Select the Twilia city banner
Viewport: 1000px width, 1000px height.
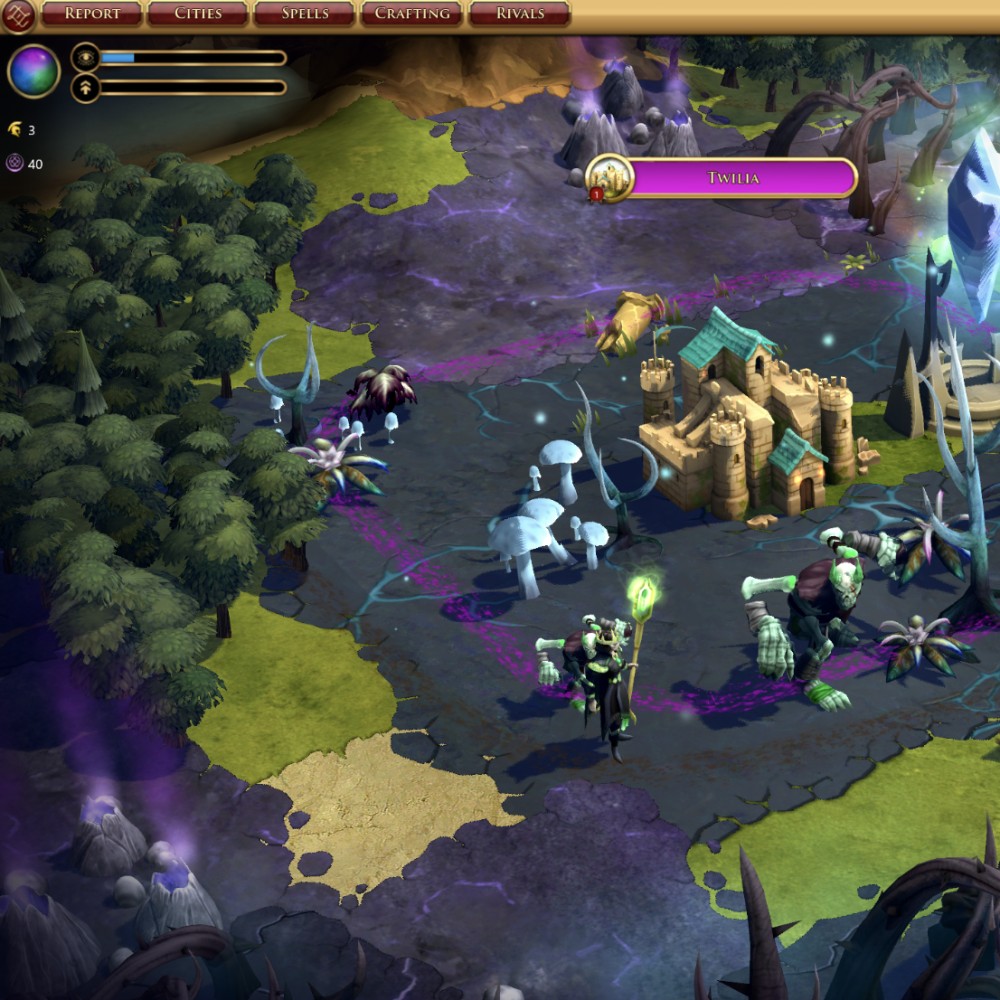click(733, 178)
